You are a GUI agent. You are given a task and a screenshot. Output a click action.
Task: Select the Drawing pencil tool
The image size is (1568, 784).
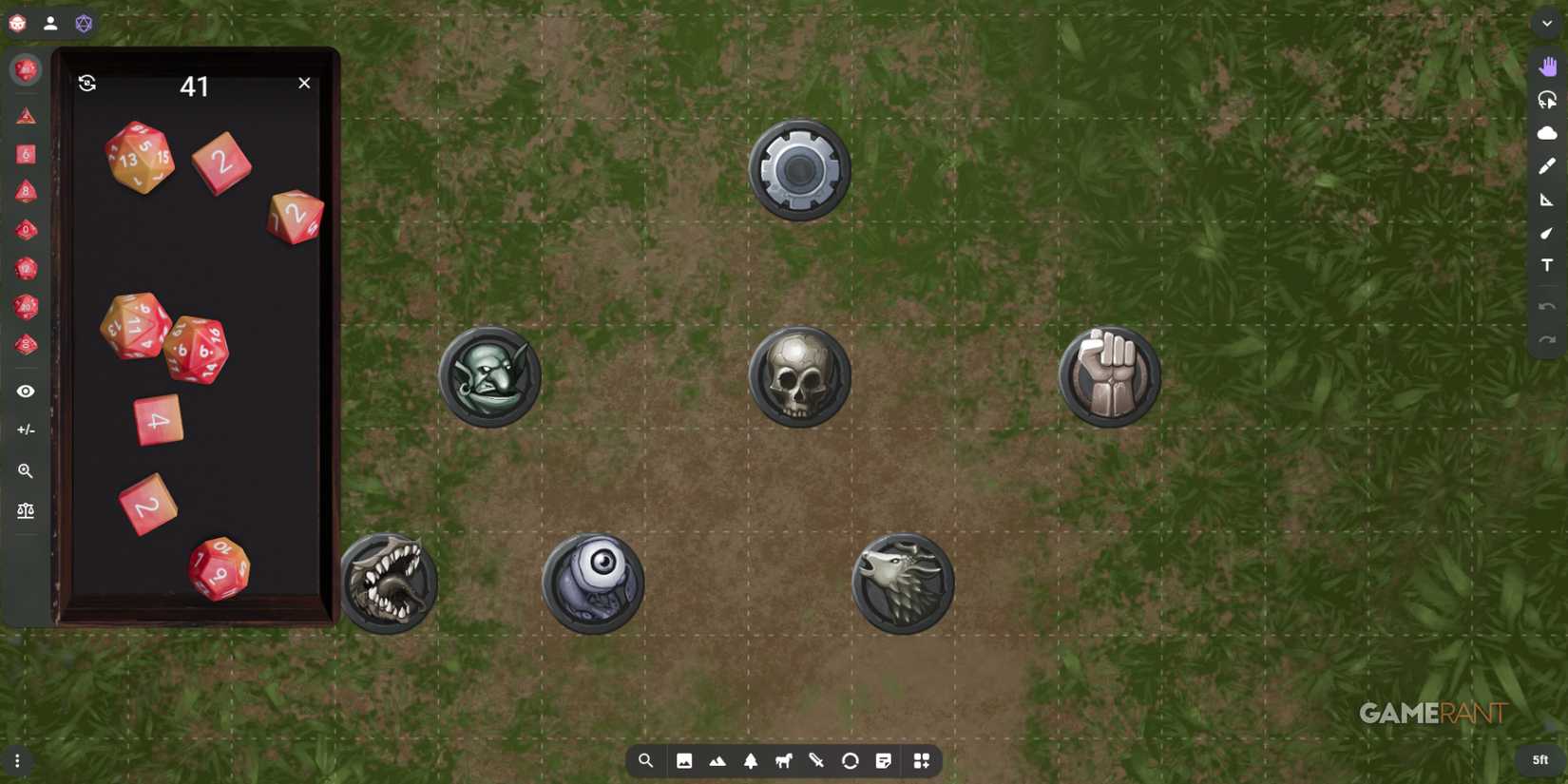[x=1545, y=166]
